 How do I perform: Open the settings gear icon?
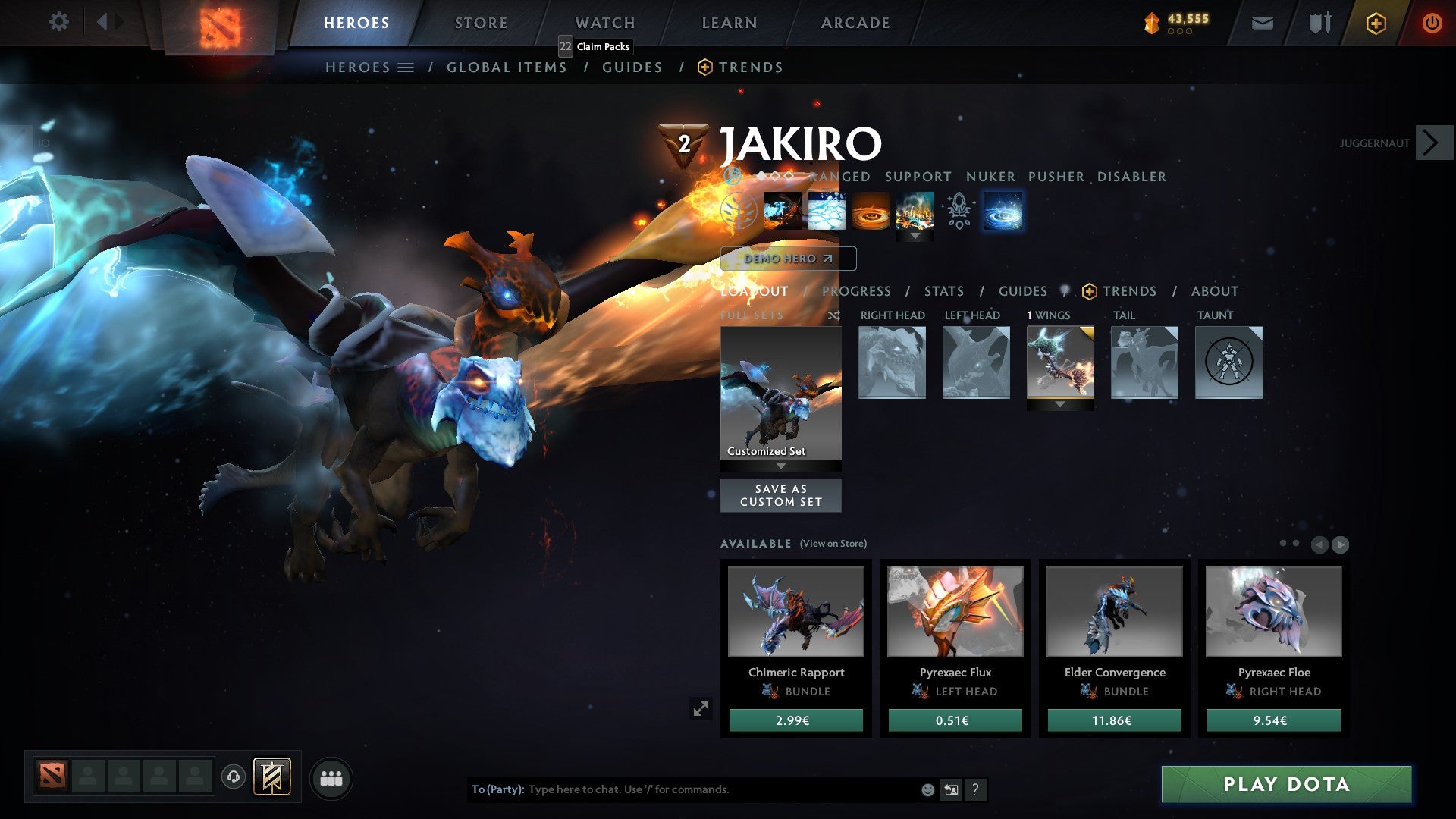click(59, 21)
